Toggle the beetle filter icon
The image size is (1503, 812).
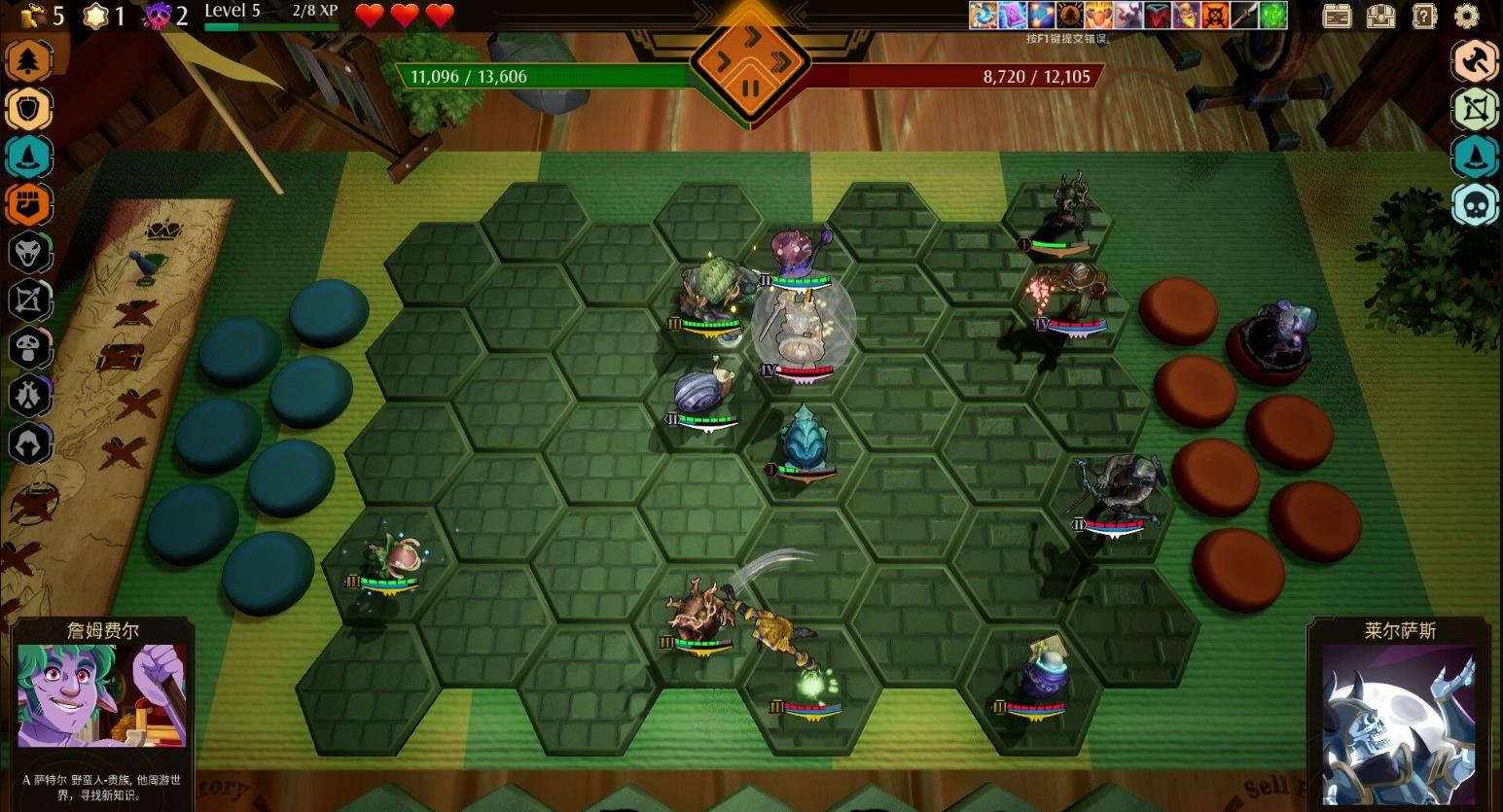pyautogui.click(x=29, y=396)
